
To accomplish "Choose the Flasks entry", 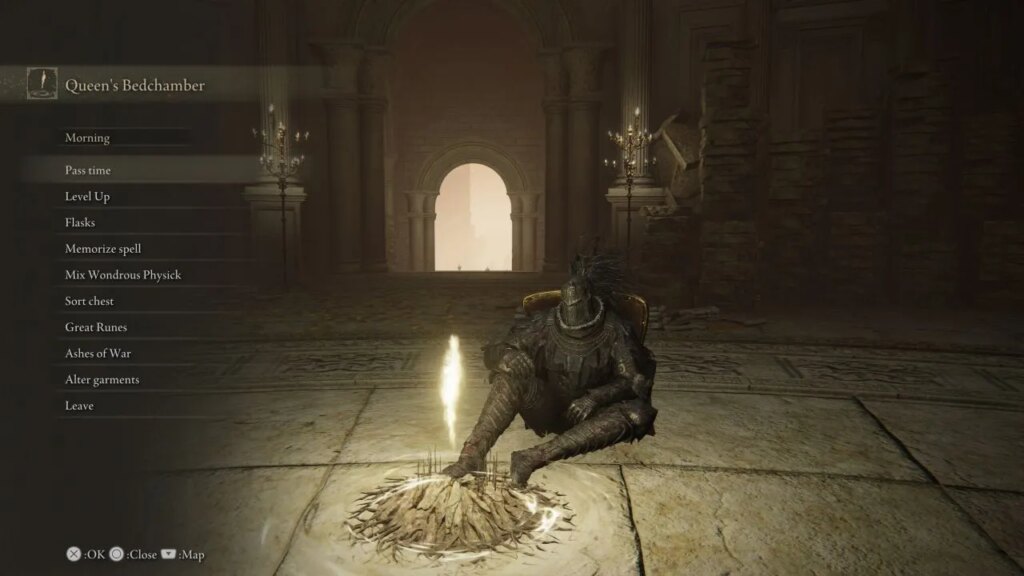I will tap(80, 223).
